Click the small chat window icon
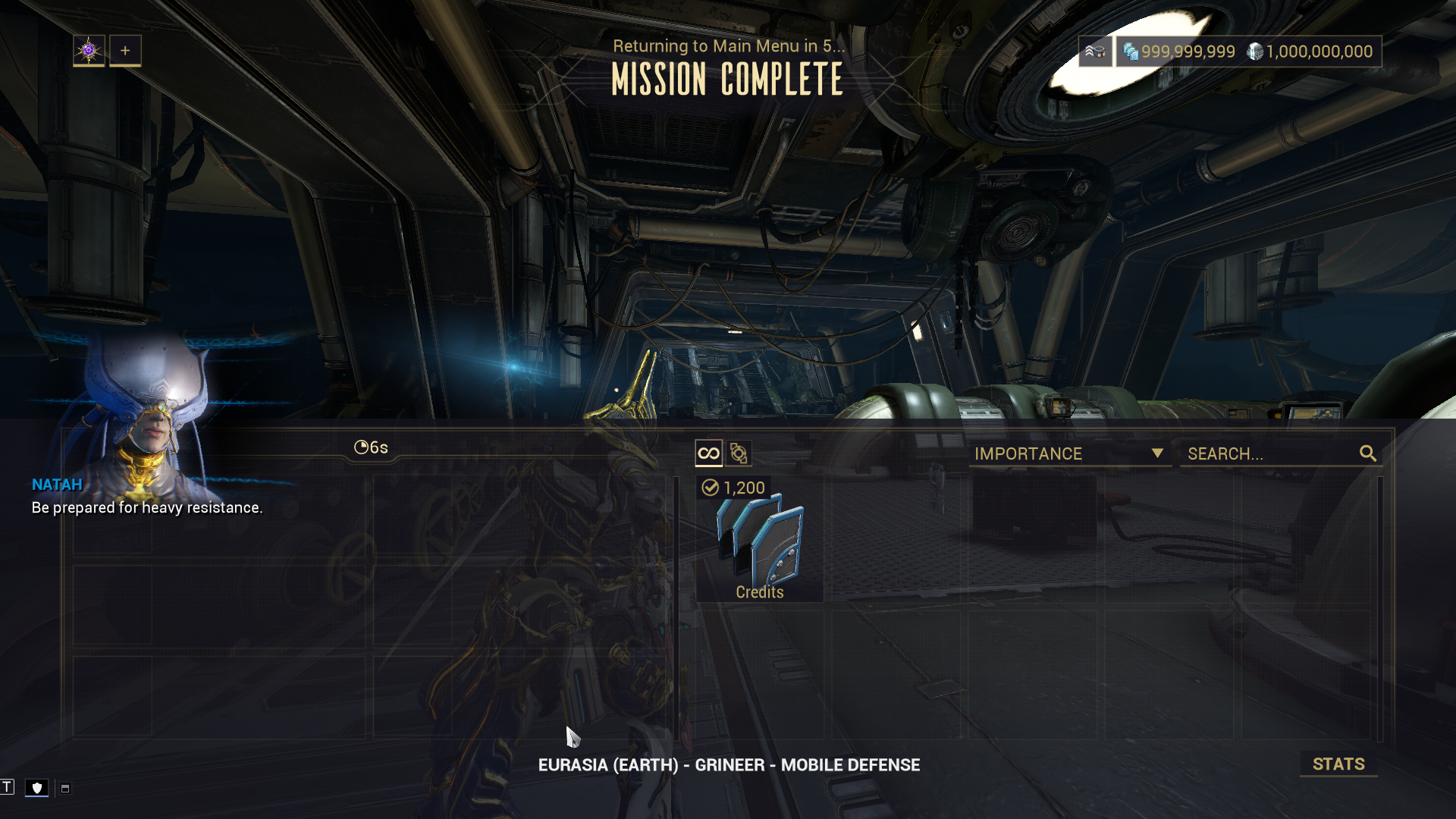Screen dimensions: 1456x819 pos(65,789)
